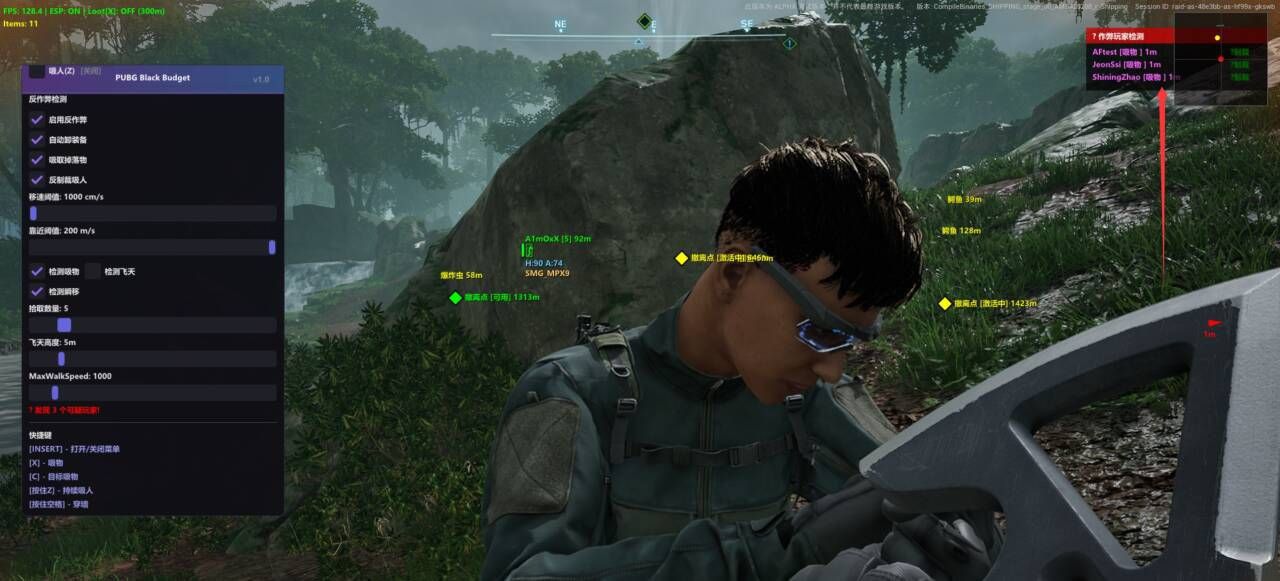Uncheck the 检测瞬移 option
Screen dimensions: 1280x581
pos(37,291)
